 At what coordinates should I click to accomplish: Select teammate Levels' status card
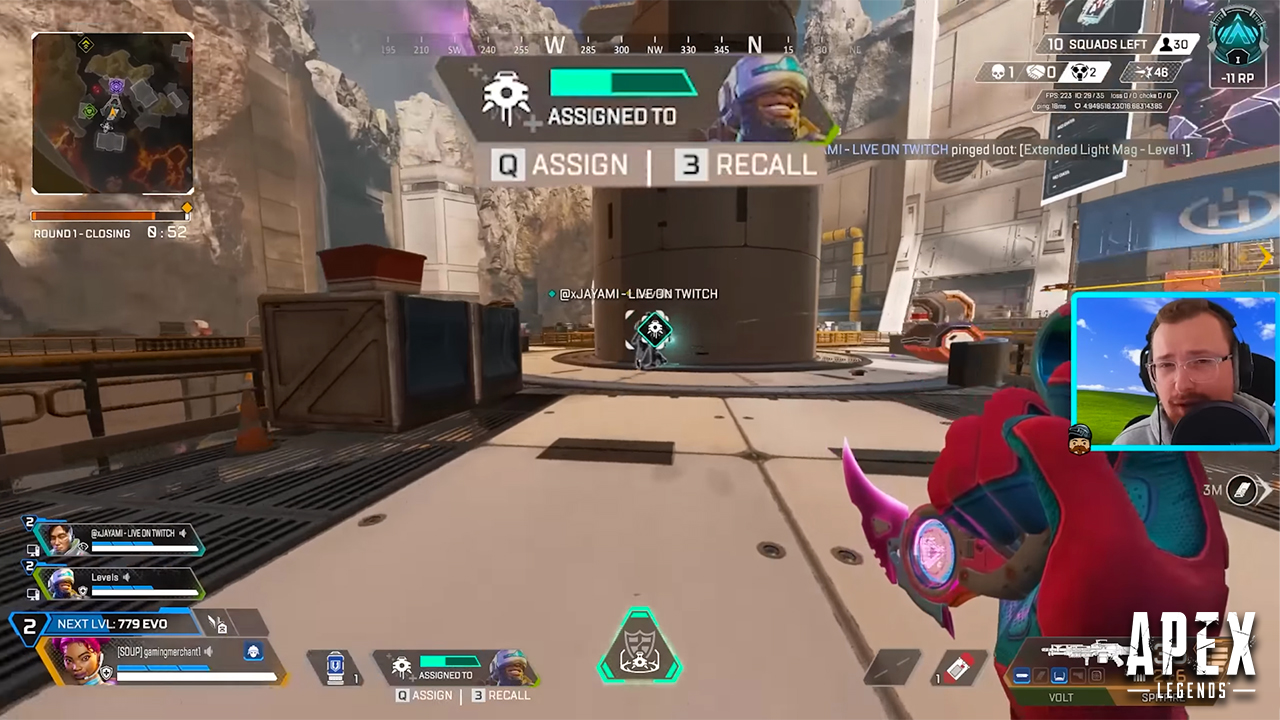point(120,583)
